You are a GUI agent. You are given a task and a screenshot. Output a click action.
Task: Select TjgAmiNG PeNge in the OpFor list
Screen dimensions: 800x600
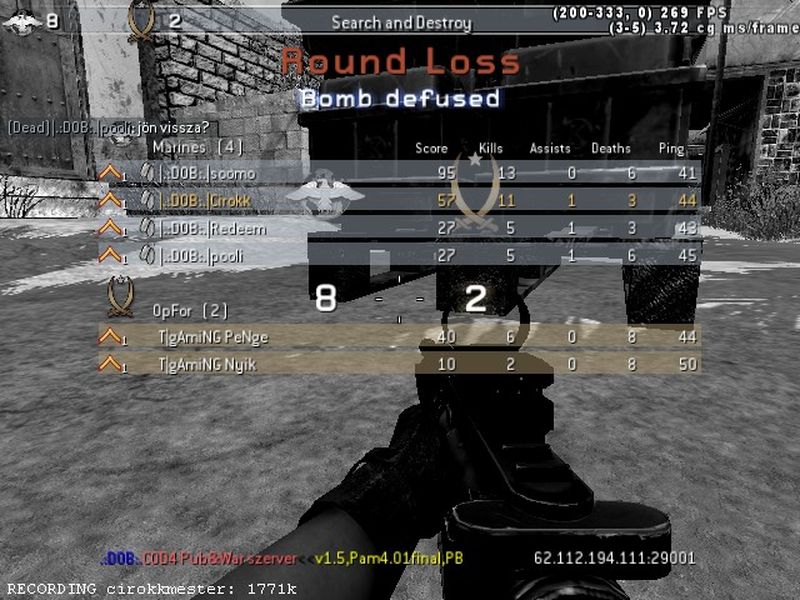[x=400, y=337]
